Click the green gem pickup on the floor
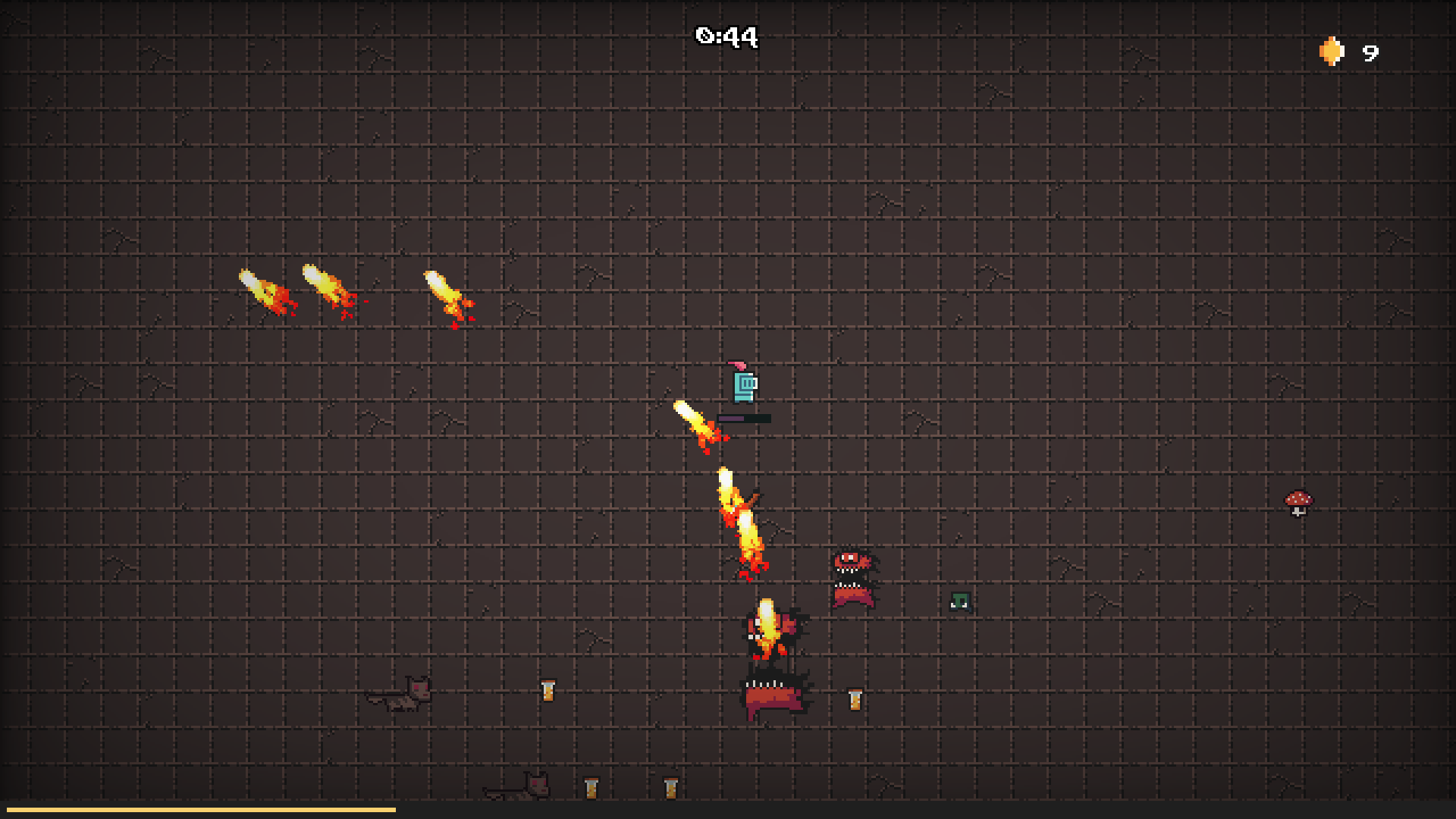The width and height of the screenshot is (1456, 819). 959,601
